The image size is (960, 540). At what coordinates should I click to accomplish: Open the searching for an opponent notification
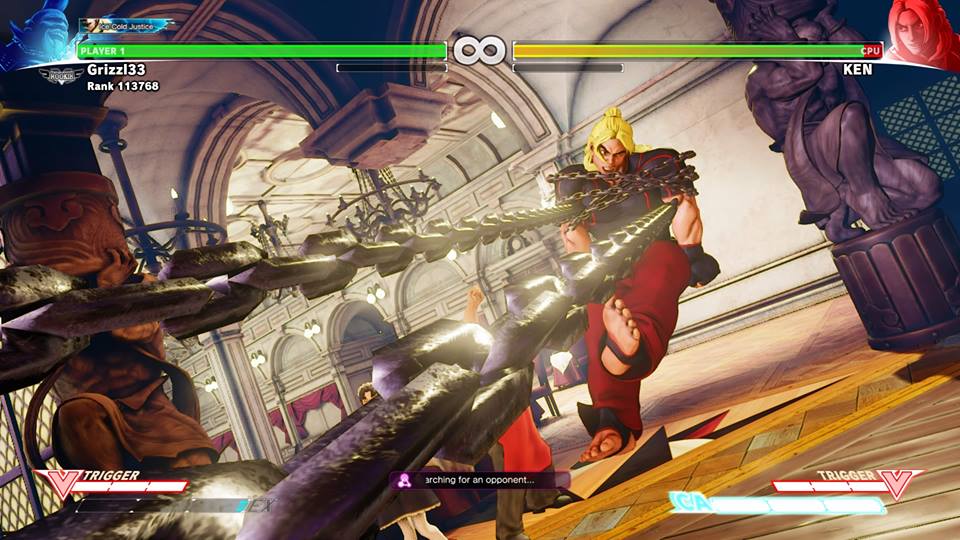coord(480,480)
